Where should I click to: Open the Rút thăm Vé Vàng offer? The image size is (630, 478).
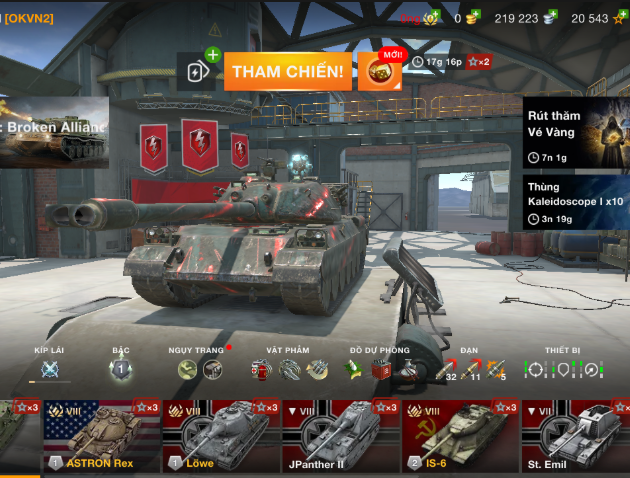pyautogui.click(x=576, y=132)
